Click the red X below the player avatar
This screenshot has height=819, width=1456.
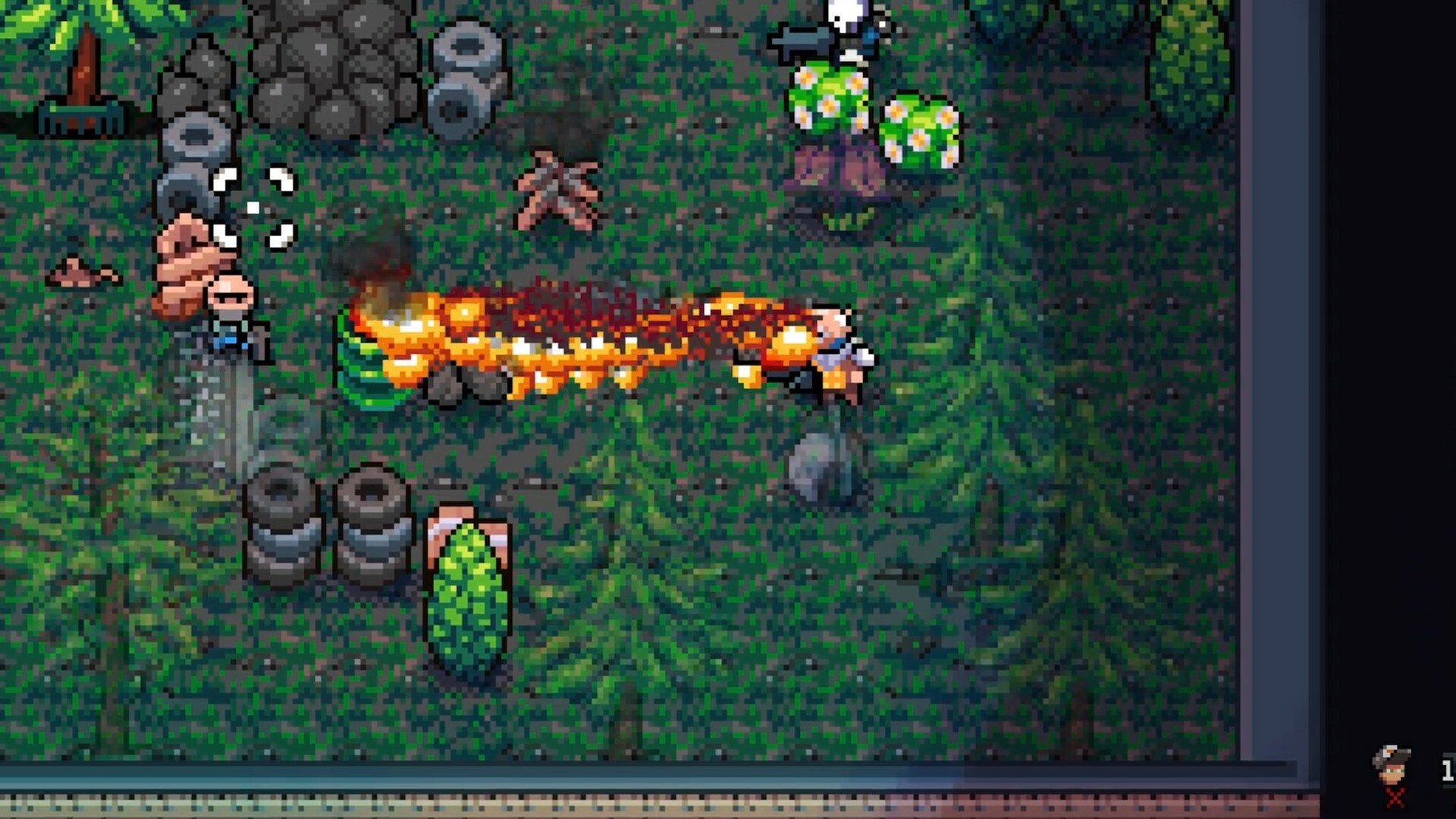[1394, 797]
